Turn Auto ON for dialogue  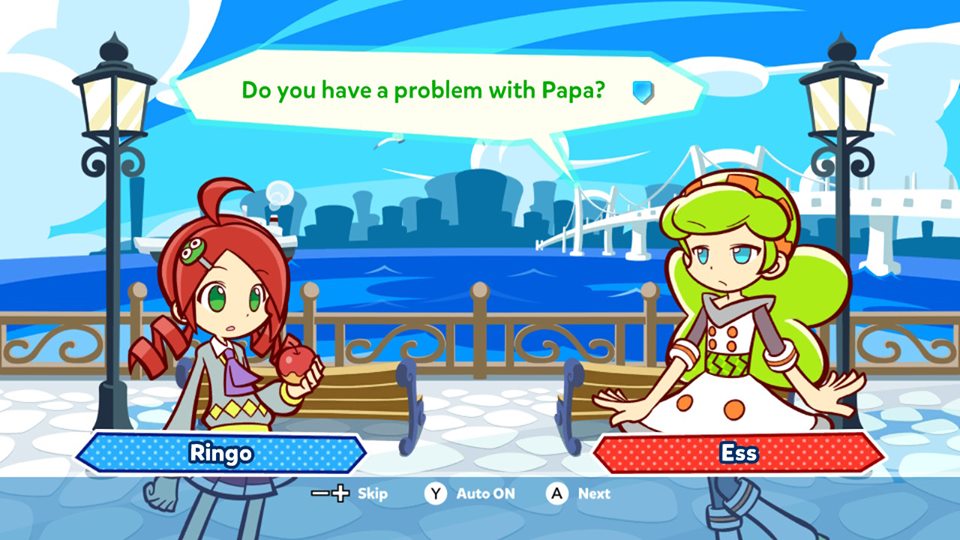click(472, 494)
